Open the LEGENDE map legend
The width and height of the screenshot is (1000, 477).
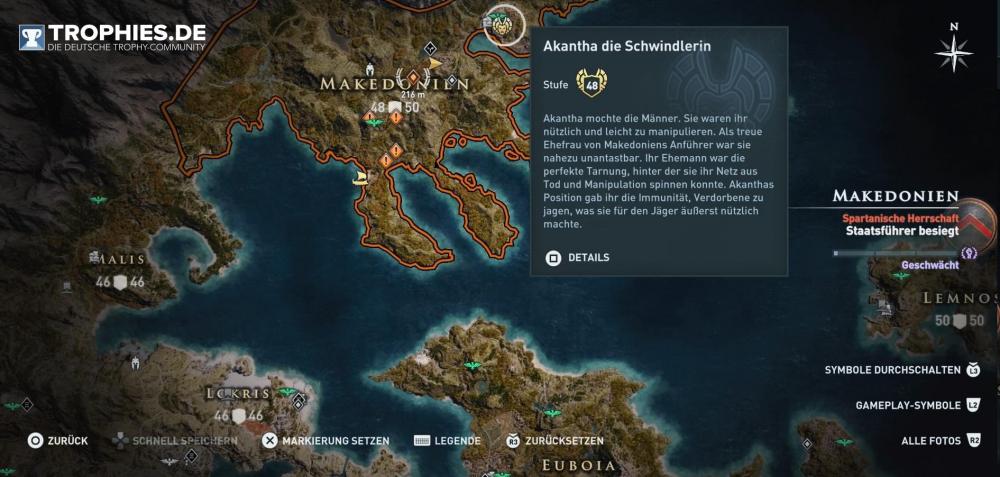[447, 441]
